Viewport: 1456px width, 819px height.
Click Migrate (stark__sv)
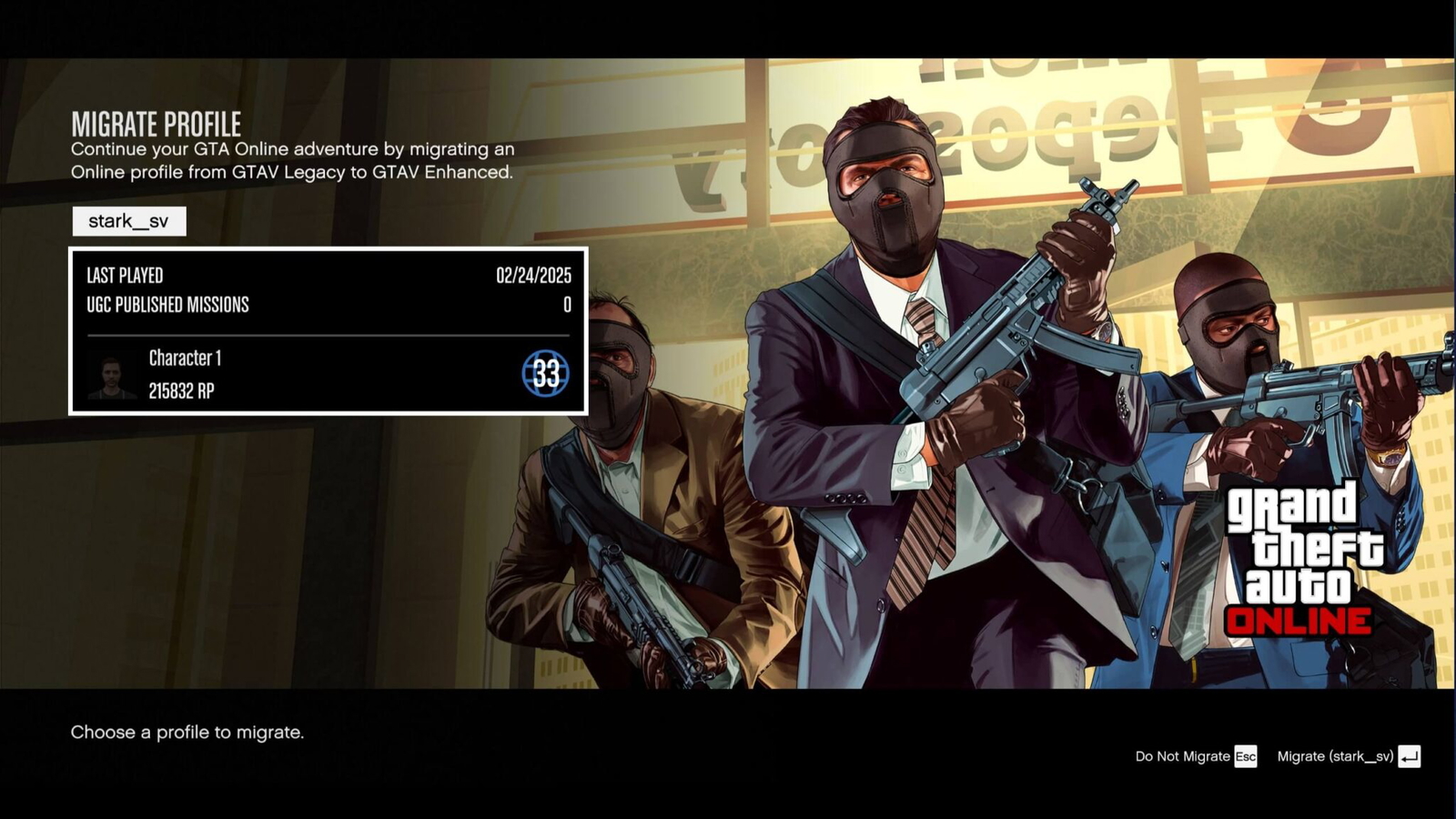1334,756
